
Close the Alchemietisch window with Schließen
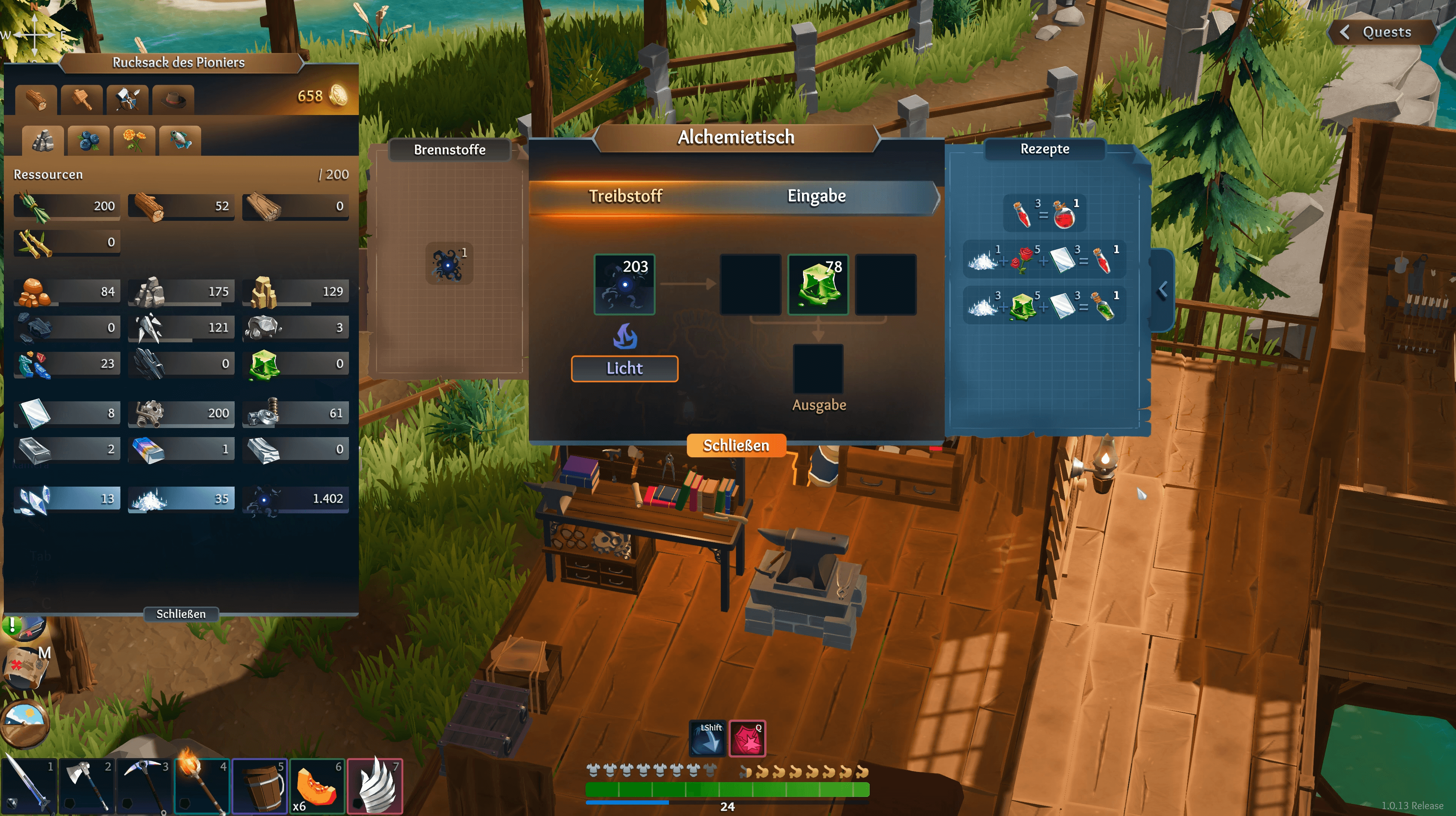[x=735, y=445]
